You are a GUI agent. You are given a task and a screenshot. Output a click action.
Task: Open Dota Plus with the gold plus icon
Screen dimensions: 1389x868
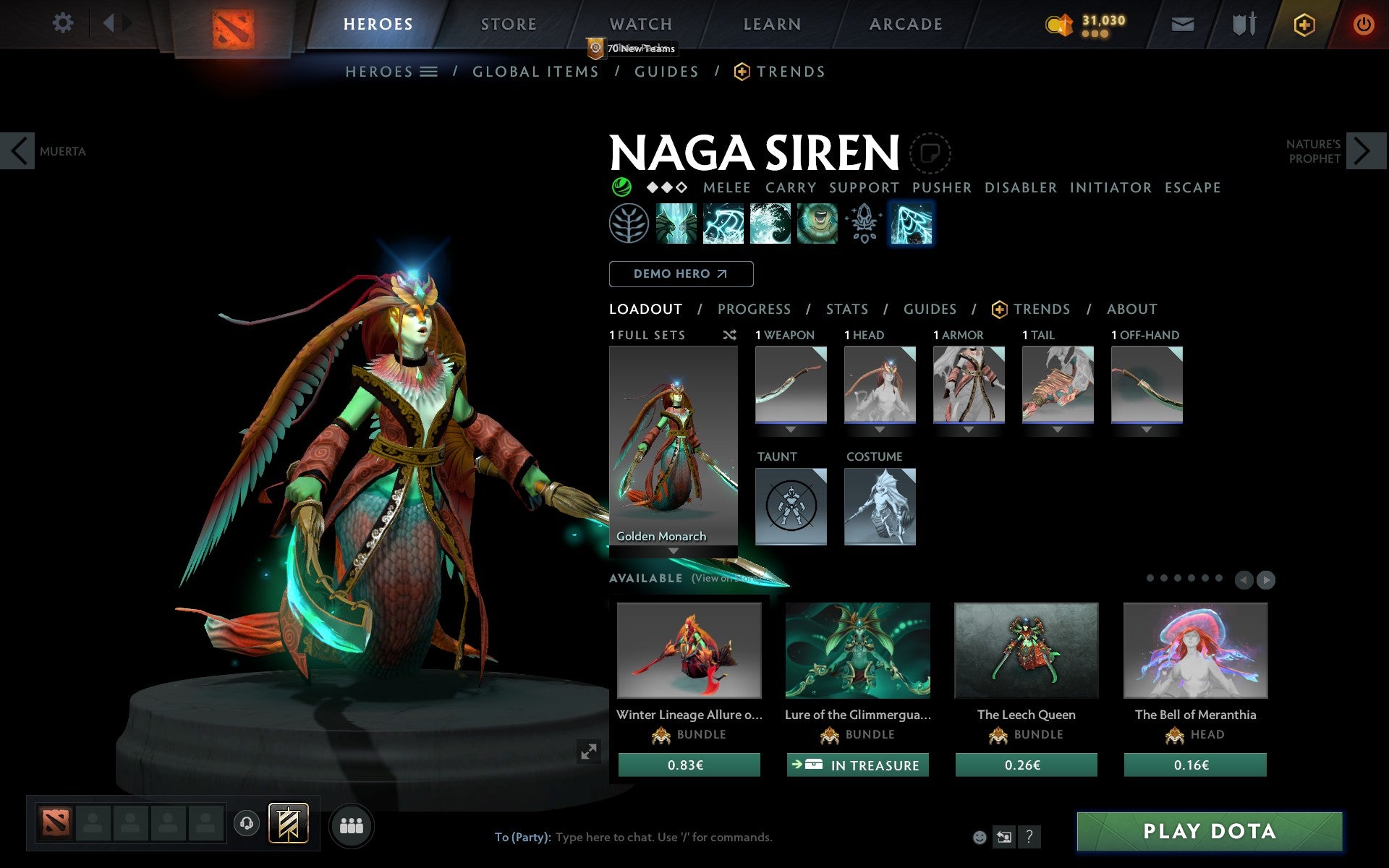point(1302,24)
